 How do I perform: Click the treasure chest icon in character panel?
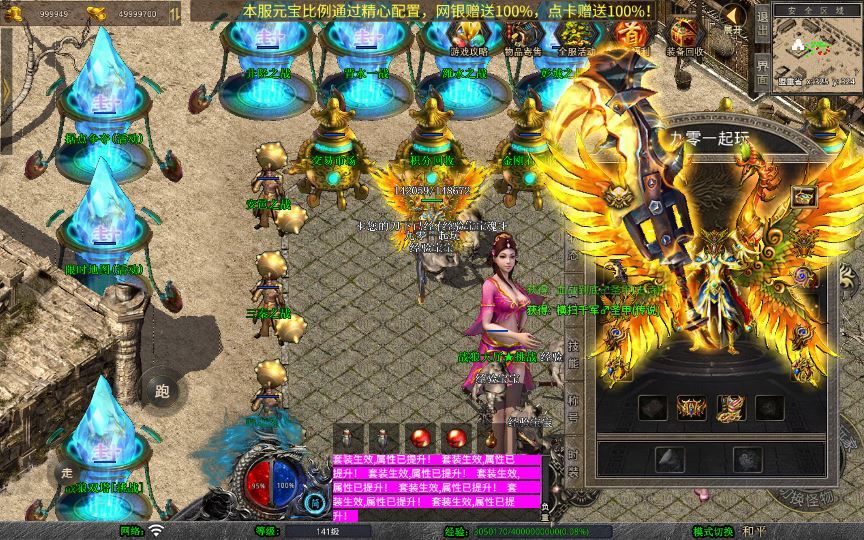pos(803,197)
